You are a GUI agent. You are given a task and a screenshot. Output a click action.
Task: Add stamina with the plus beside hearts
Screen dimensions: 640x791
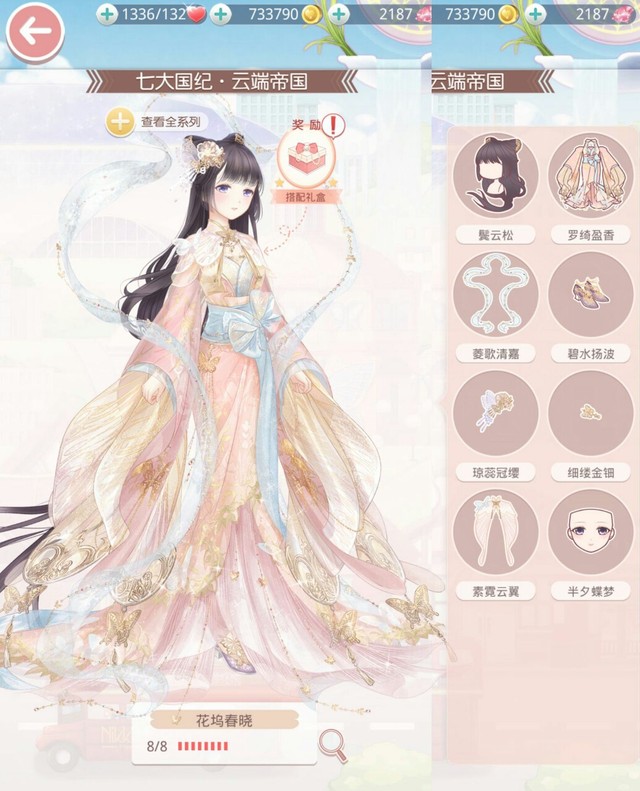107,14
